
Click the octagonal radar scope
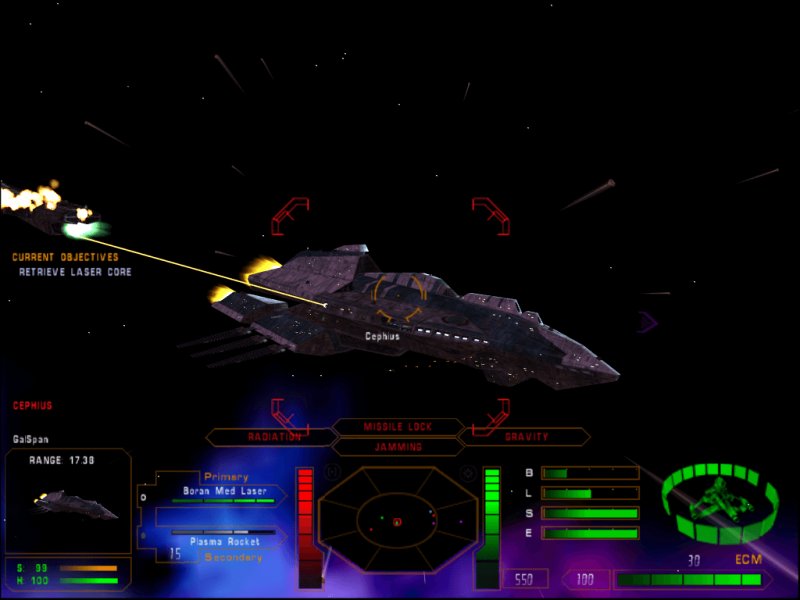[x=397, y=520]
